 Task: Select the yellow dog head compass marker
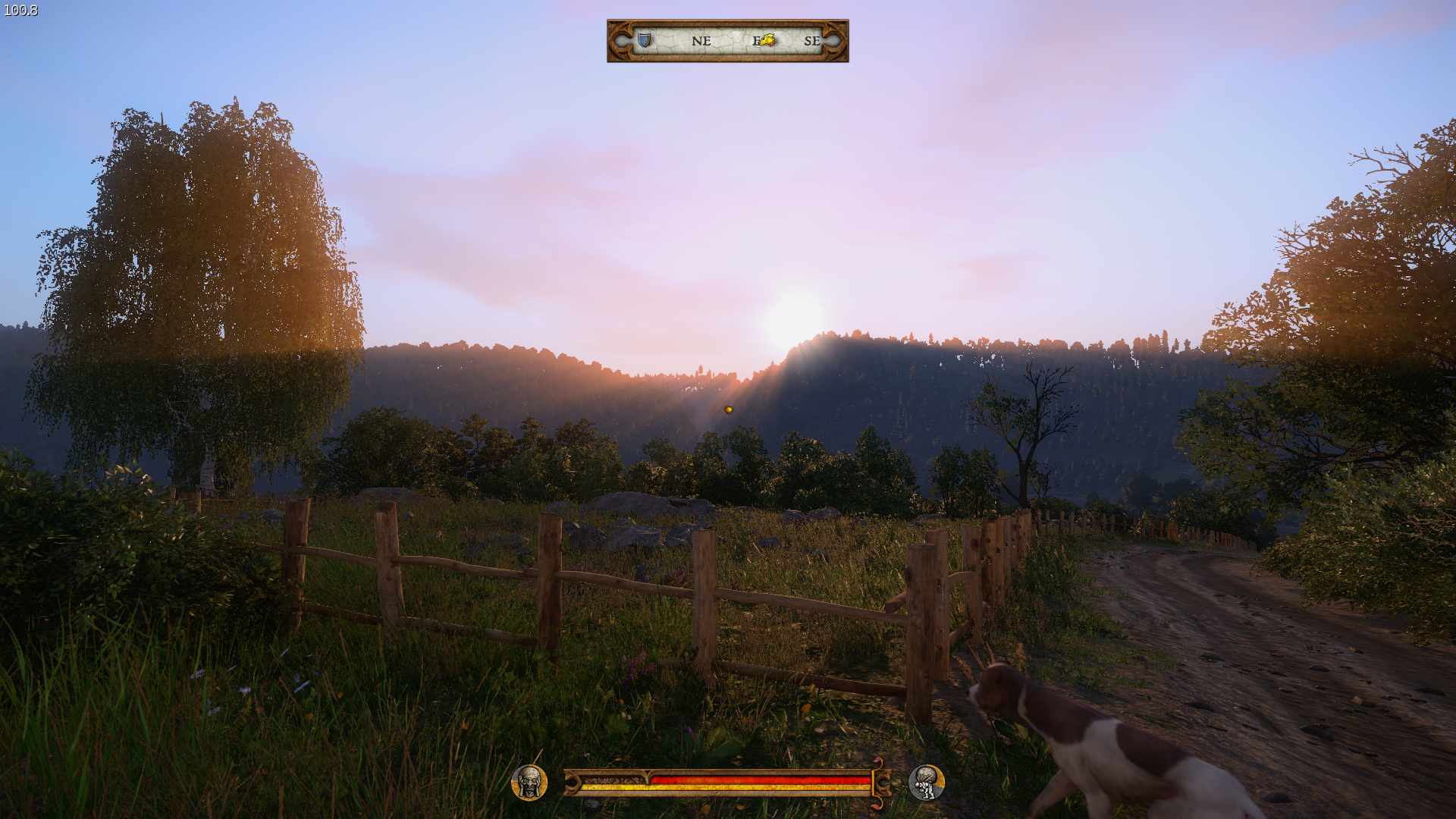pos(767,40)
